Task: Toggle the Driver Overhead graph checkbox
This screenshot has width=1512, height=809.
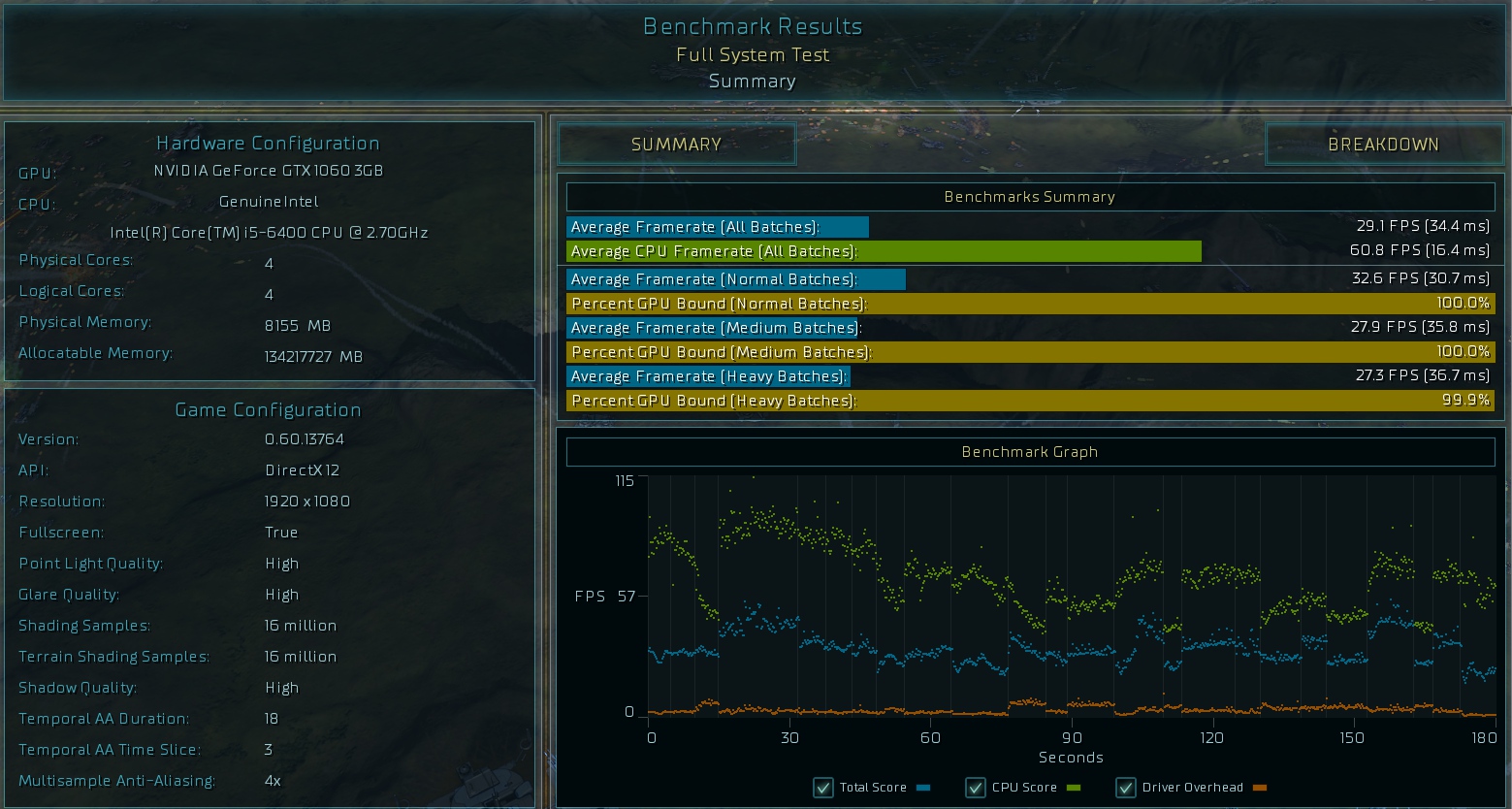Action: coord(1126,788)
